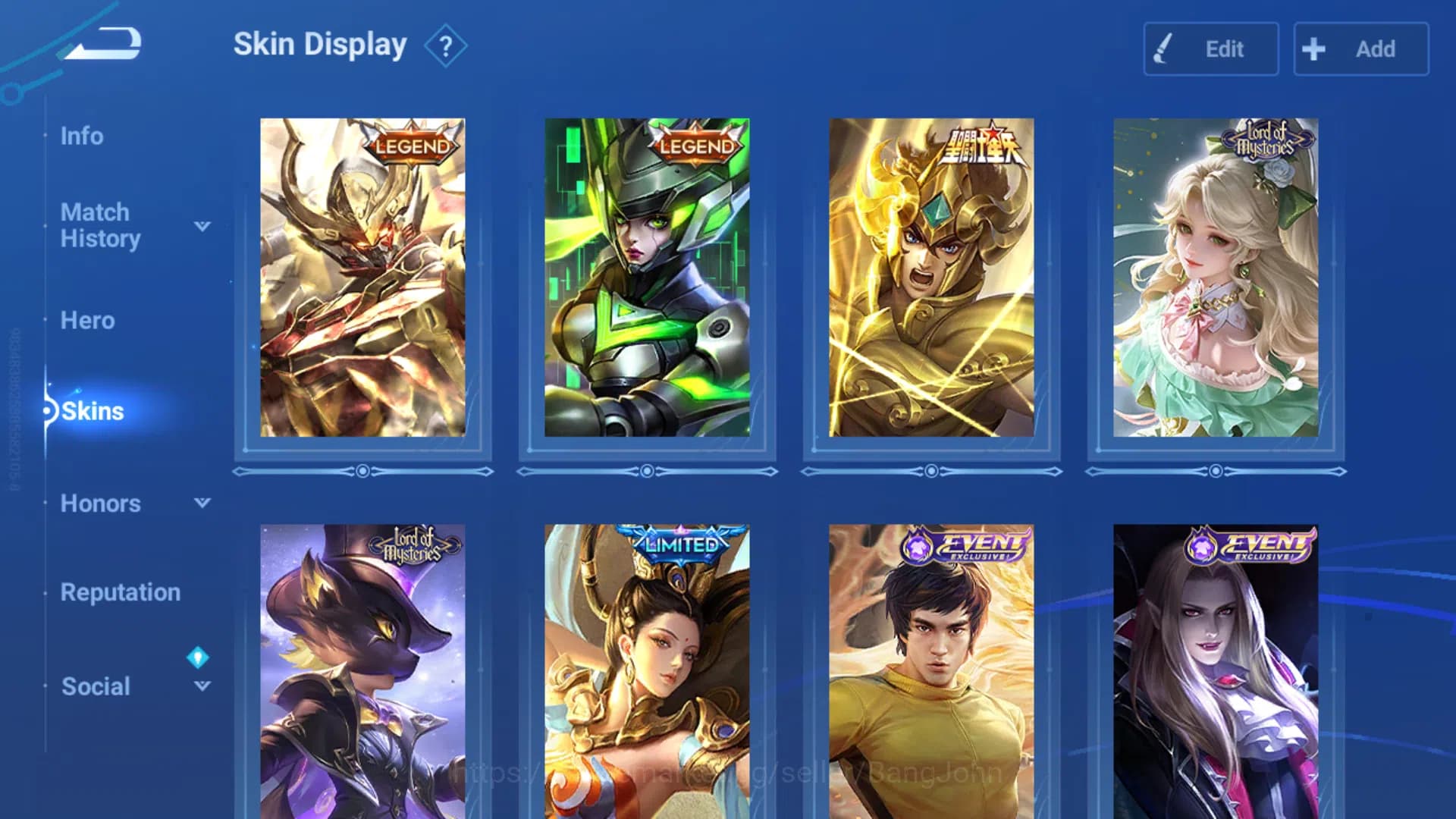Click the LIMITED badge on the goddess skin
This screenshot has width=1456, height=819.
pyautogui.click(x=681, y=543)
